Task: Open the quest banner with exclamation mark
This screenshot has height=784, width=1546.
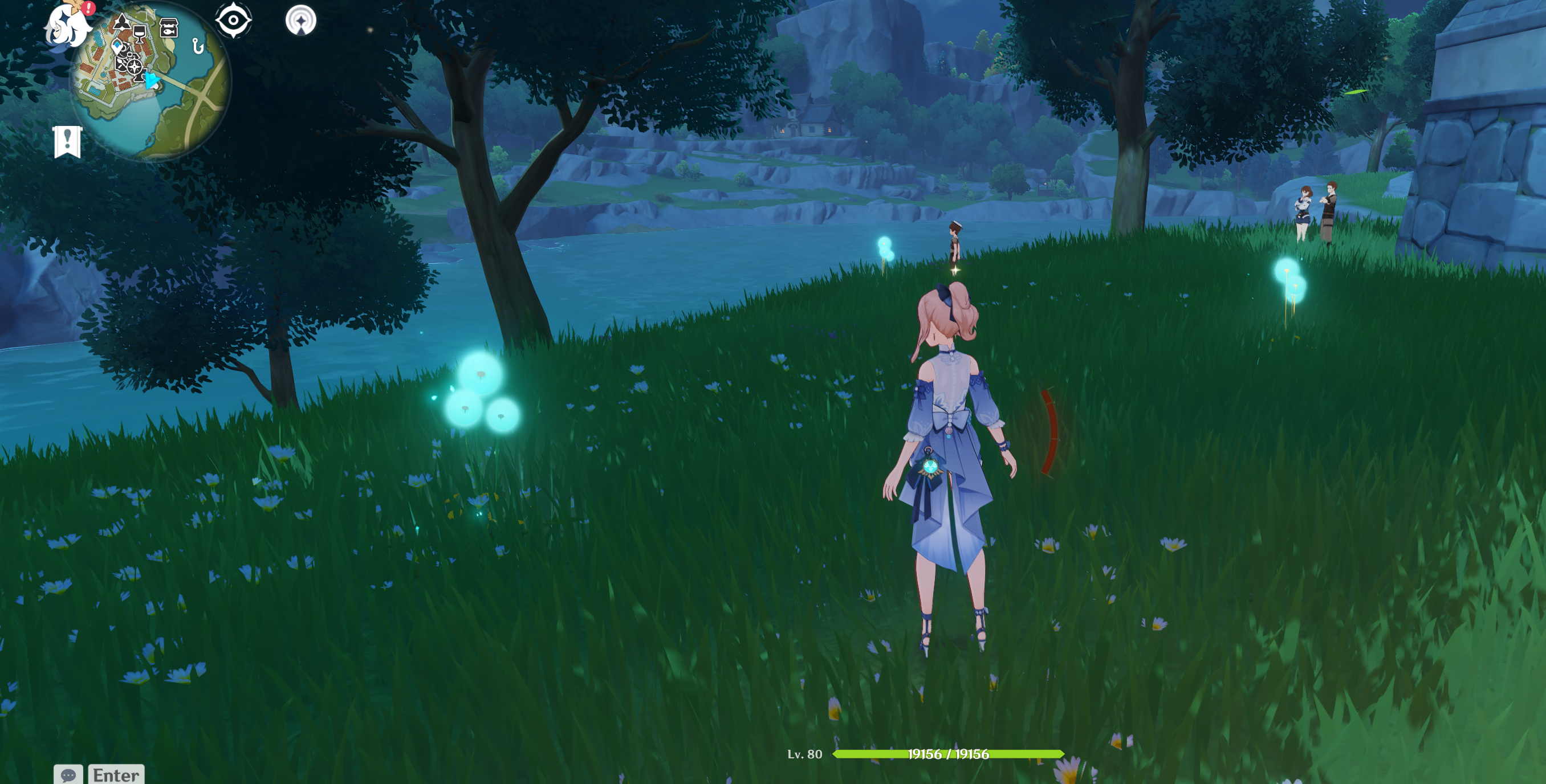Action: (67, 141)
